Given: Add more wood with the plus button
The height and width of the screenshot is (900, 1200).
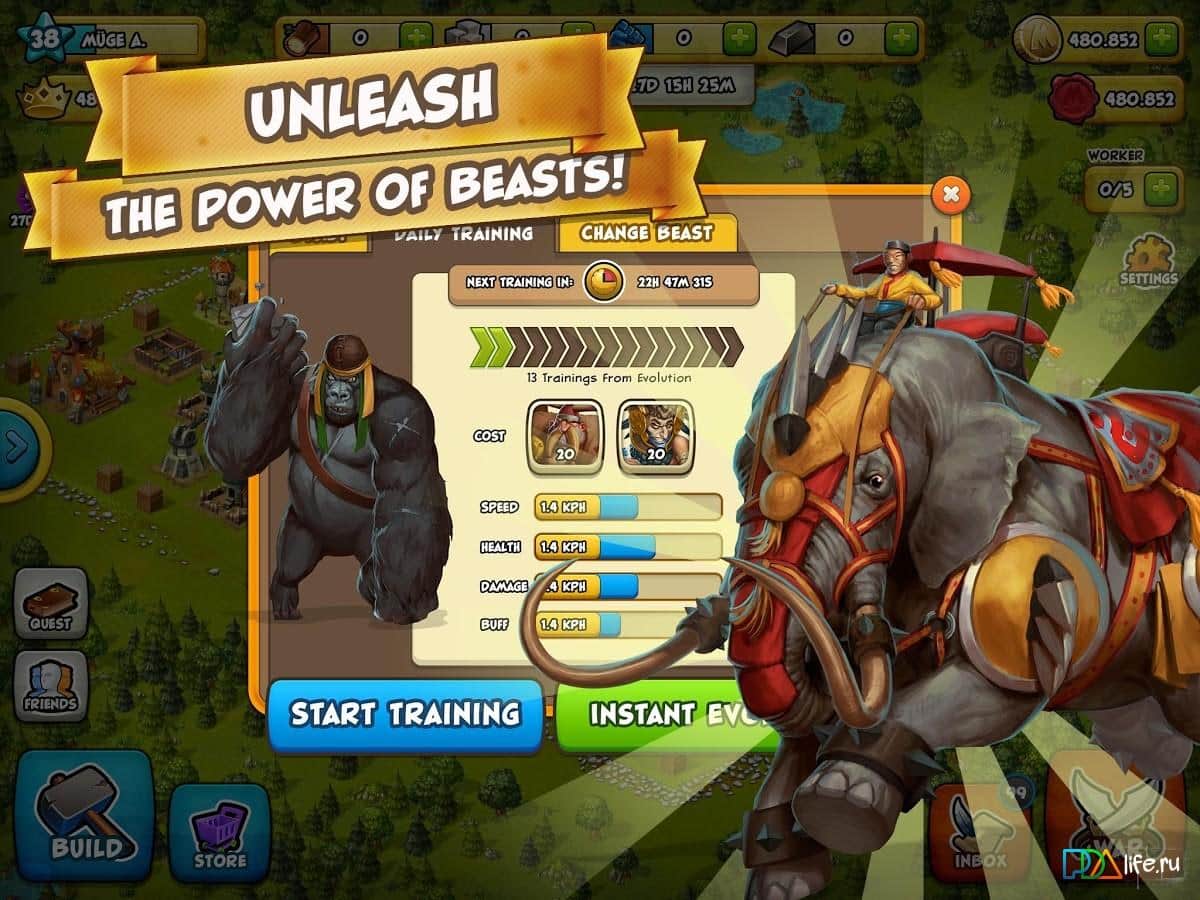Looking at the screenshot, I should coord(416,39).
